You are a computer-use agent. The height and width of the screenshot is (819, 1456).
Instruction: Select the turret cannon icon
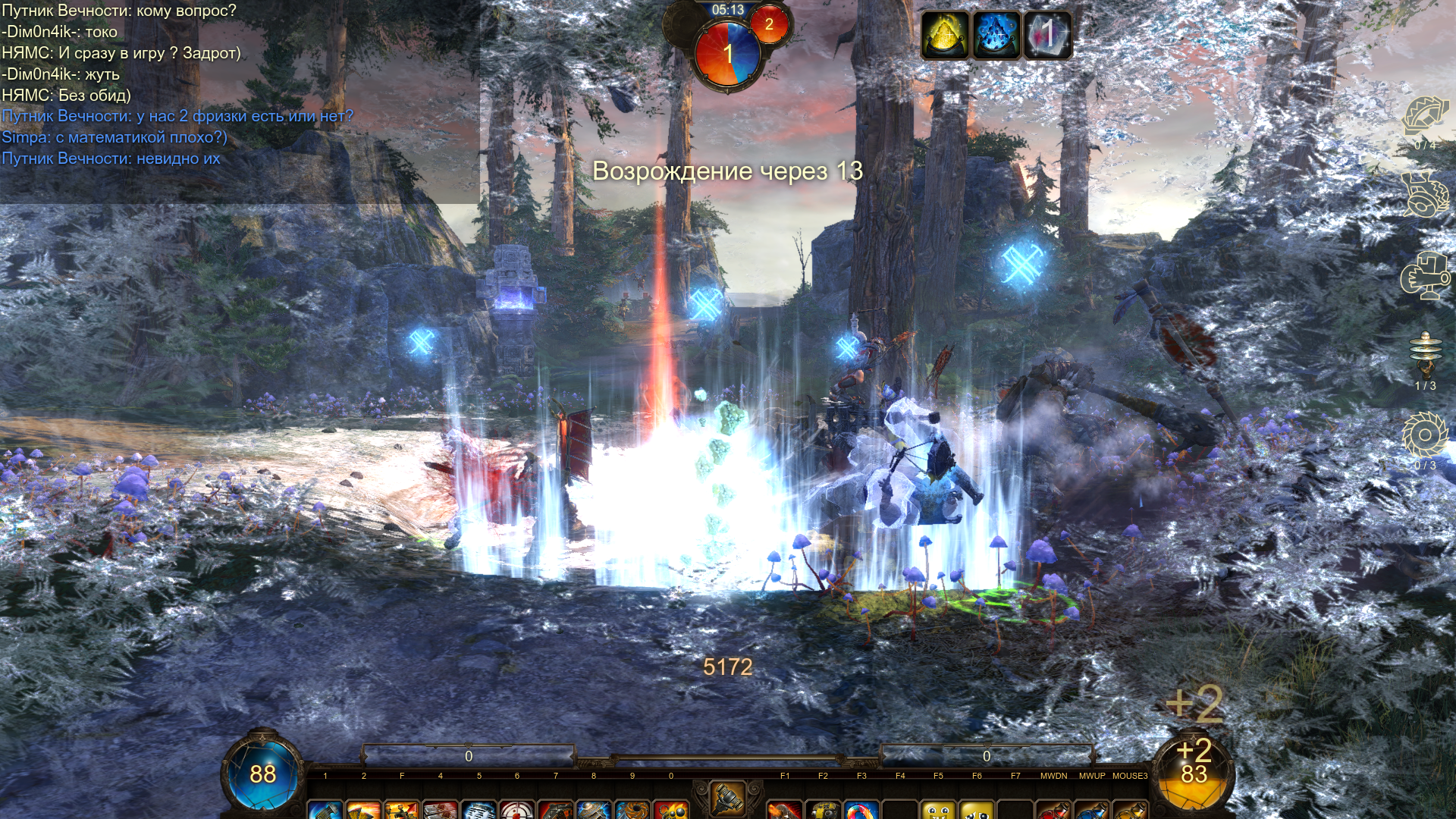1425,276
